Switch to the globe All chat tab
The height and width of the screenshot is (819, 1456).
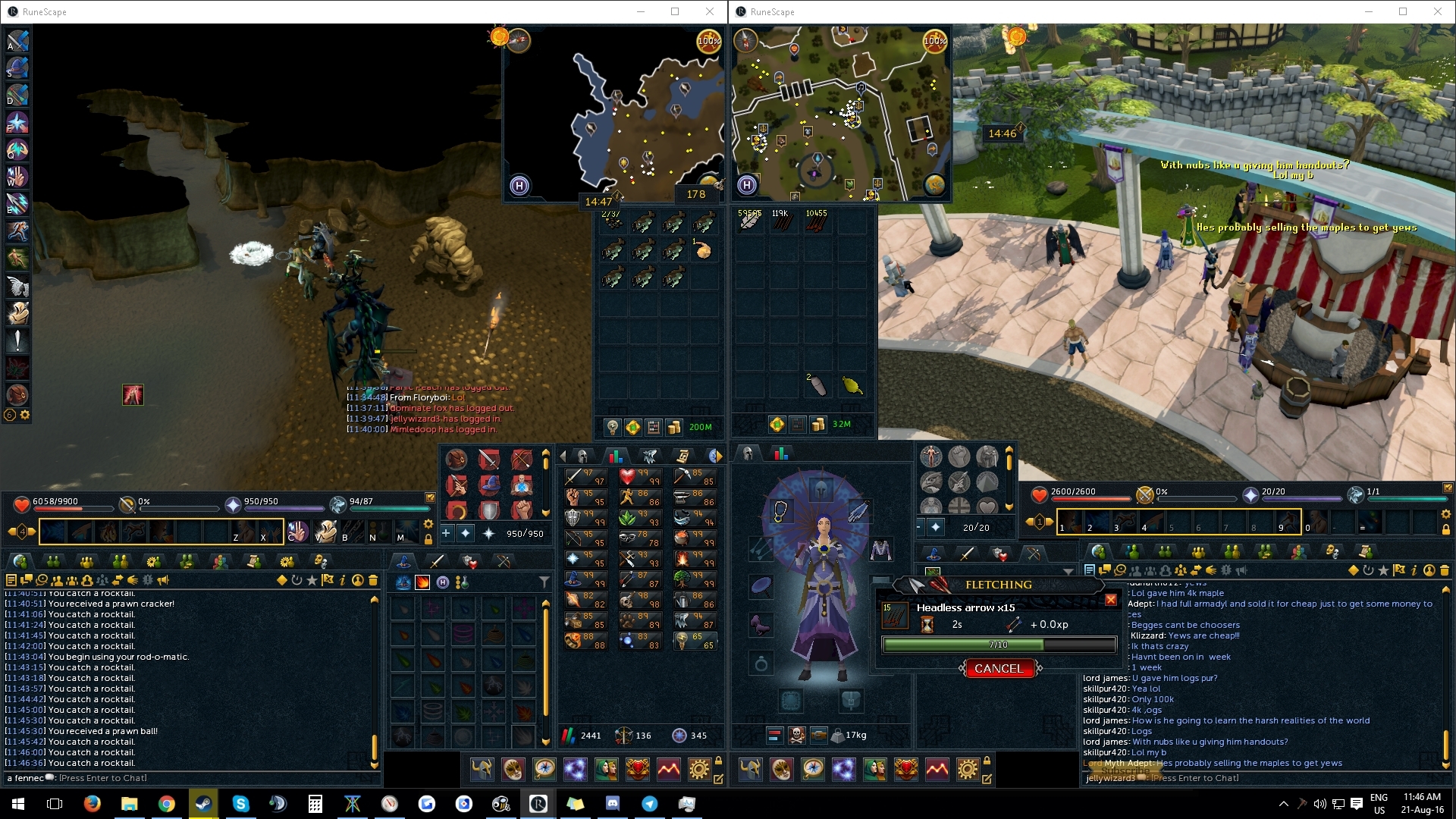(21, 562)
